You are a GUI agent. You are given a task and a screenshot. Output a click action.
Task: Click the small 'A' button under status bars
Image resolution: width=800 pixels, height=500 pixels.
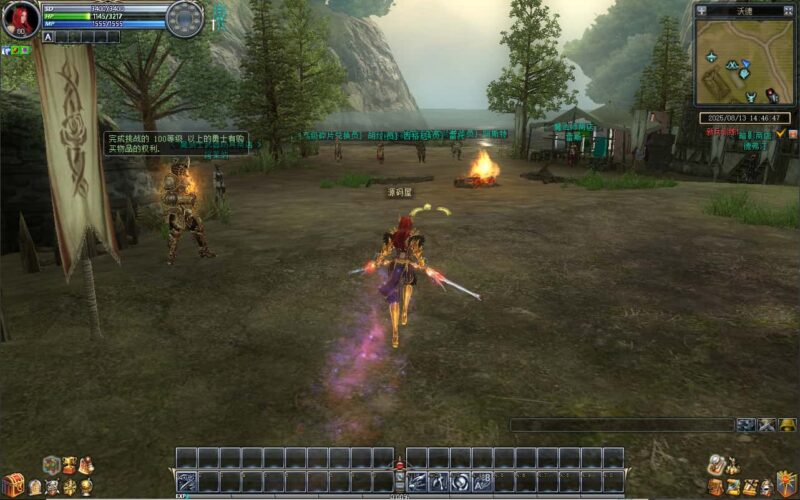click(x=48, y=37)
